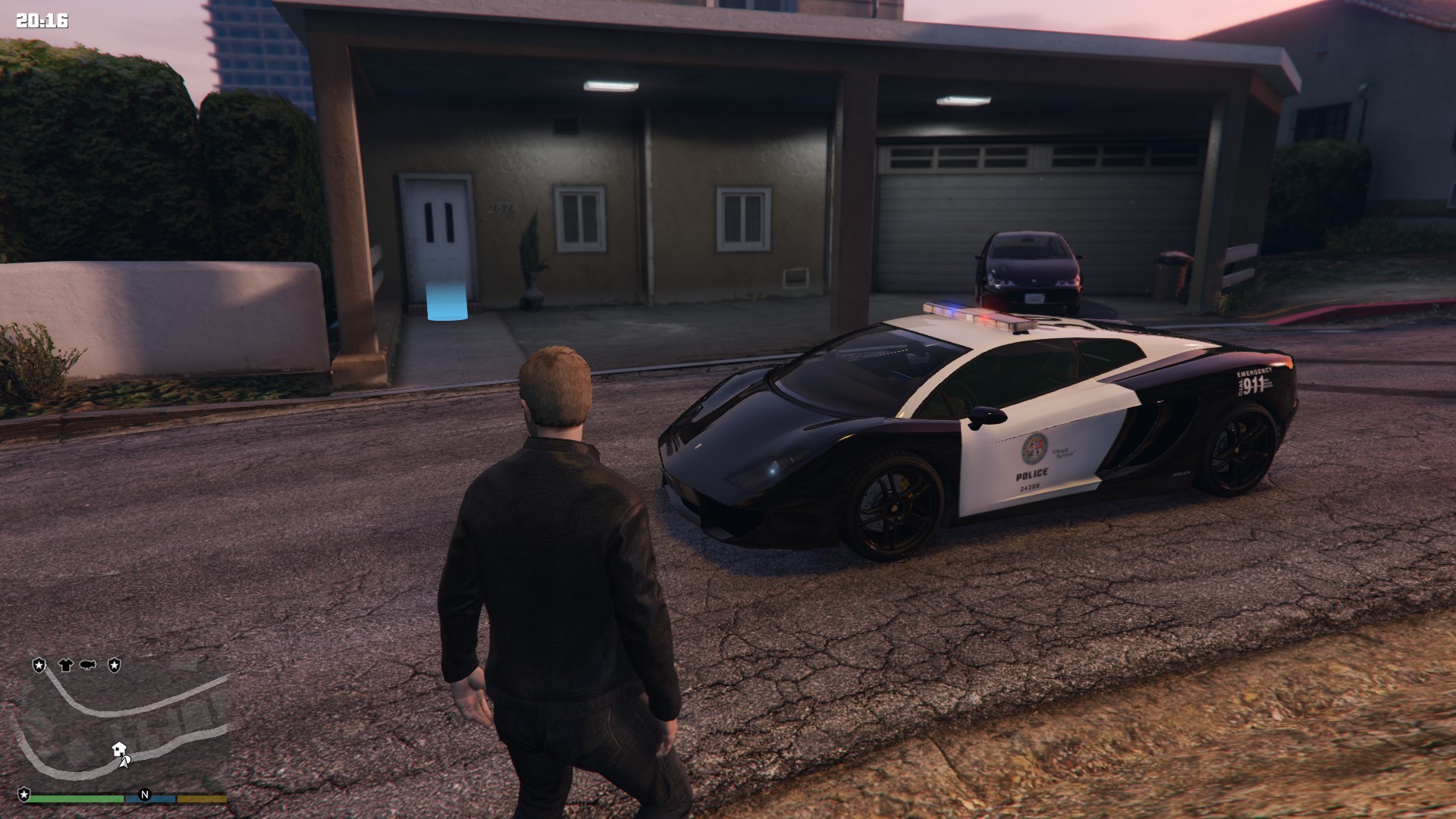Select the player arrow on the minimap
The image size is (1456, 819).
click(x=125, y=761)
